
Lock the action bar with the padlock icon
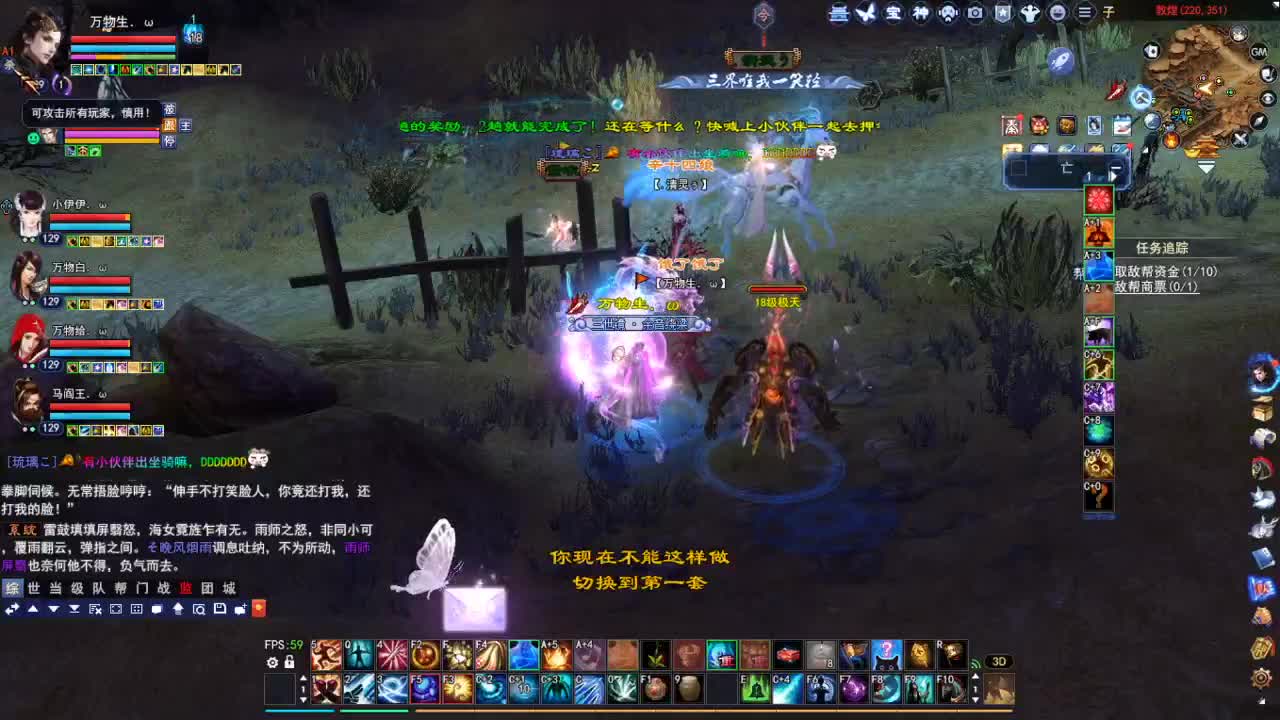click(289, 662)
